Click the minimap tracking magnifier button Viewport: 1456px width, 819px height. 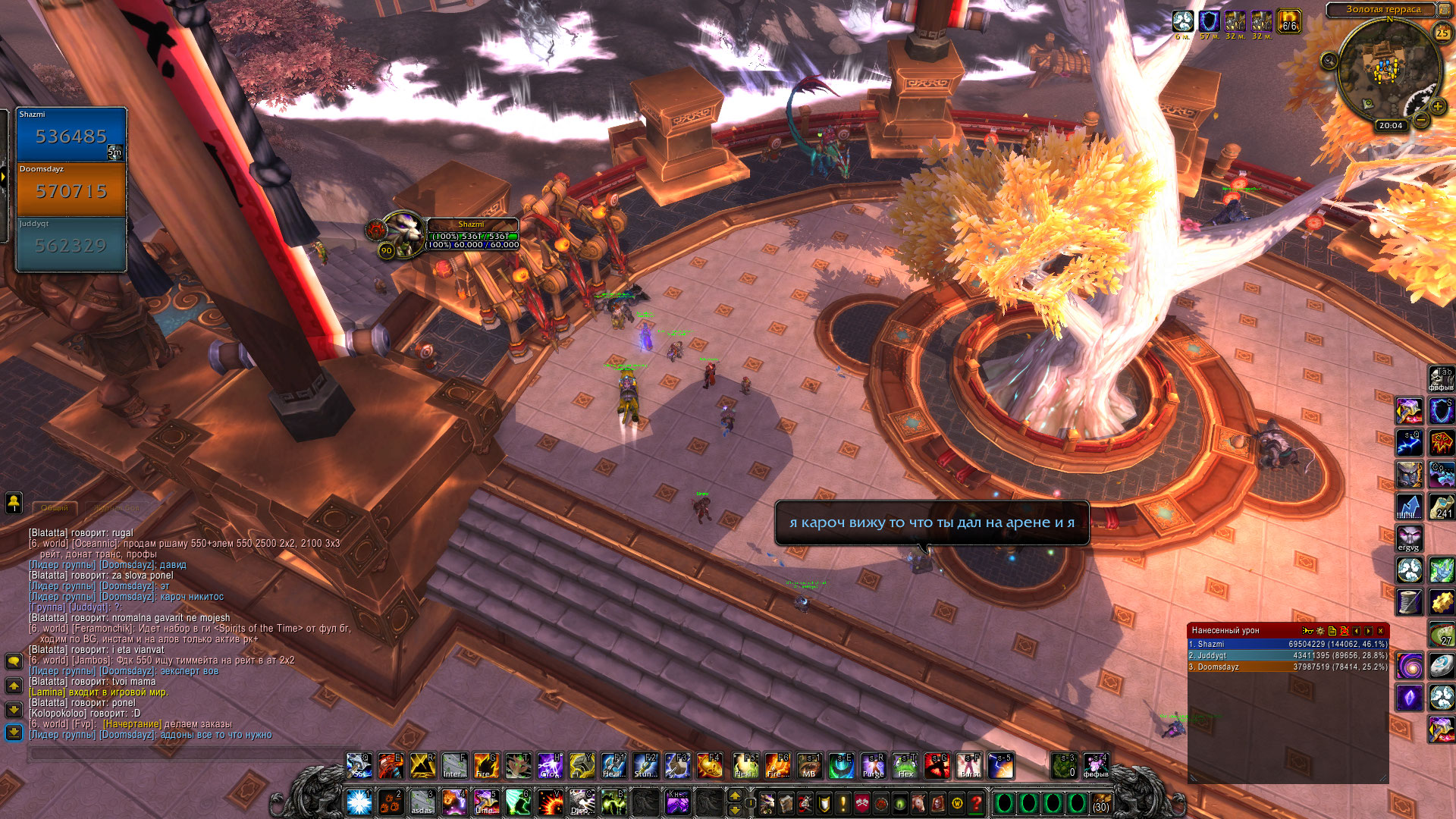coord(1329,61)
